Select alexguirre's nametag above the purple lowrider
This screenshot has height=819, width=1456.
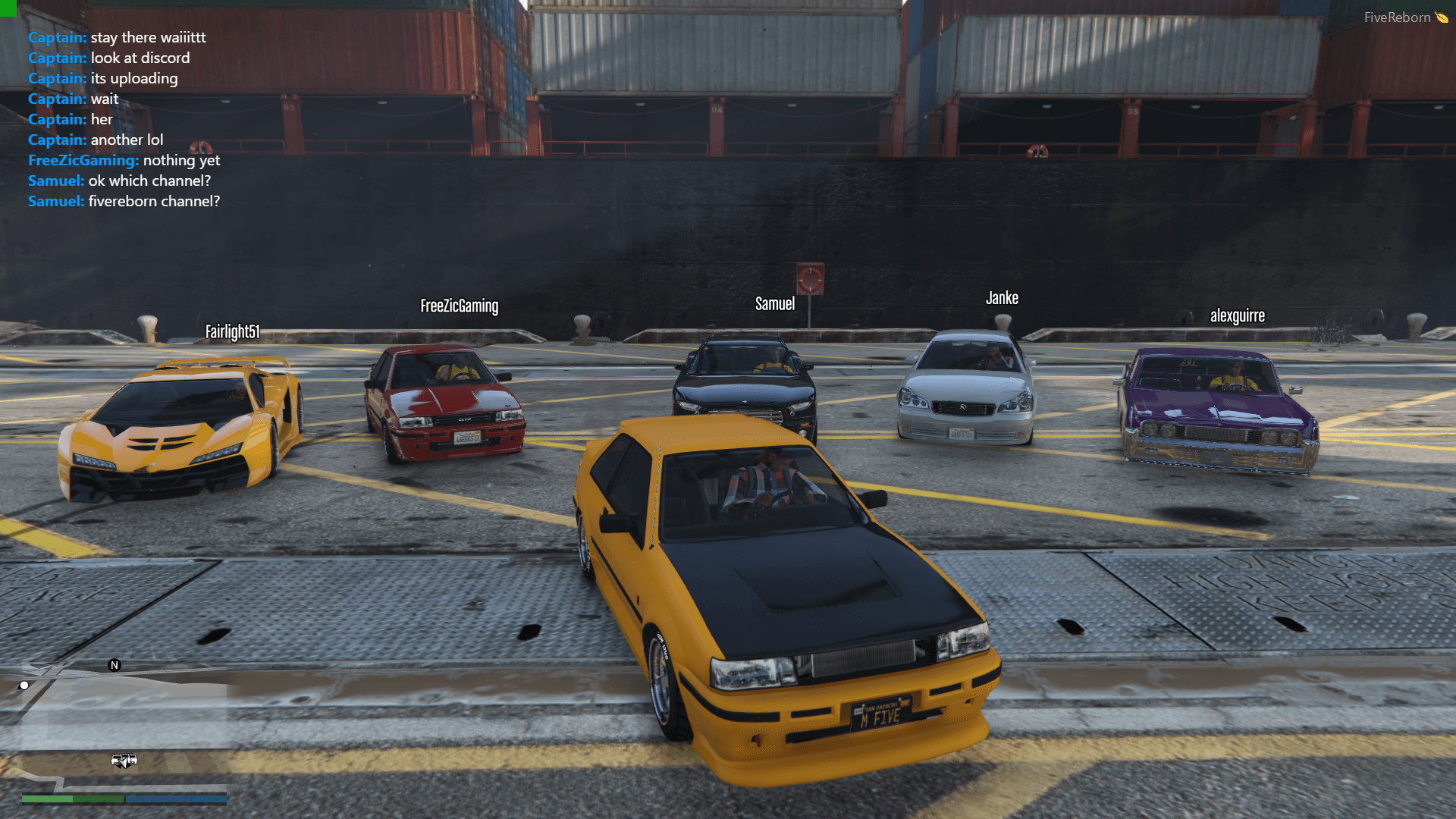click(1238, 316)
